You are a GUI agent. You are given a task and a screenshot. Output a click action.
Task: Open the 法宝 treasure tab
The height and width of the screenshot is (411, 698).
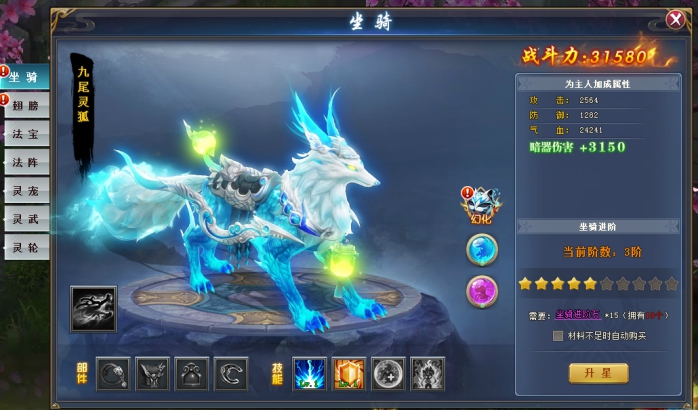pos(25,134)
